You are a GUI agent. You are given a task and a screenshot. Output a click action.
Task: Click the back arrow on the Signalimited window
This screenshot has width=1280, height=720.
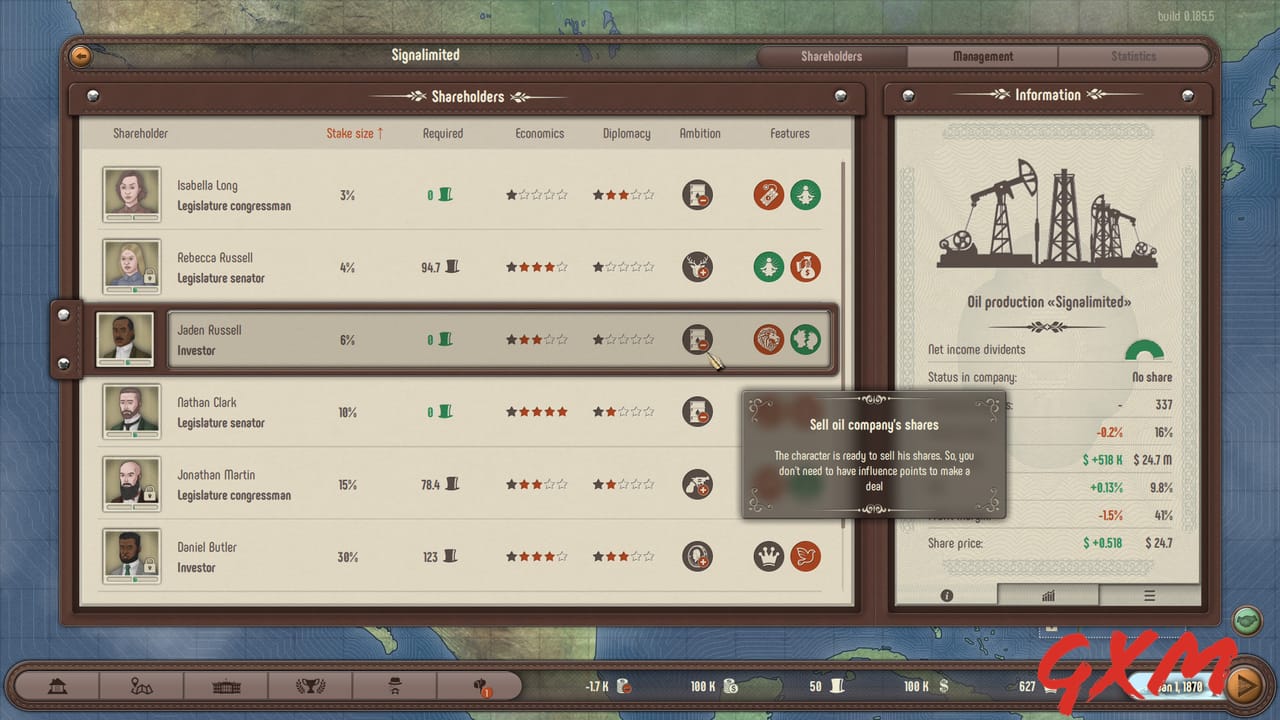click(79, 56)
